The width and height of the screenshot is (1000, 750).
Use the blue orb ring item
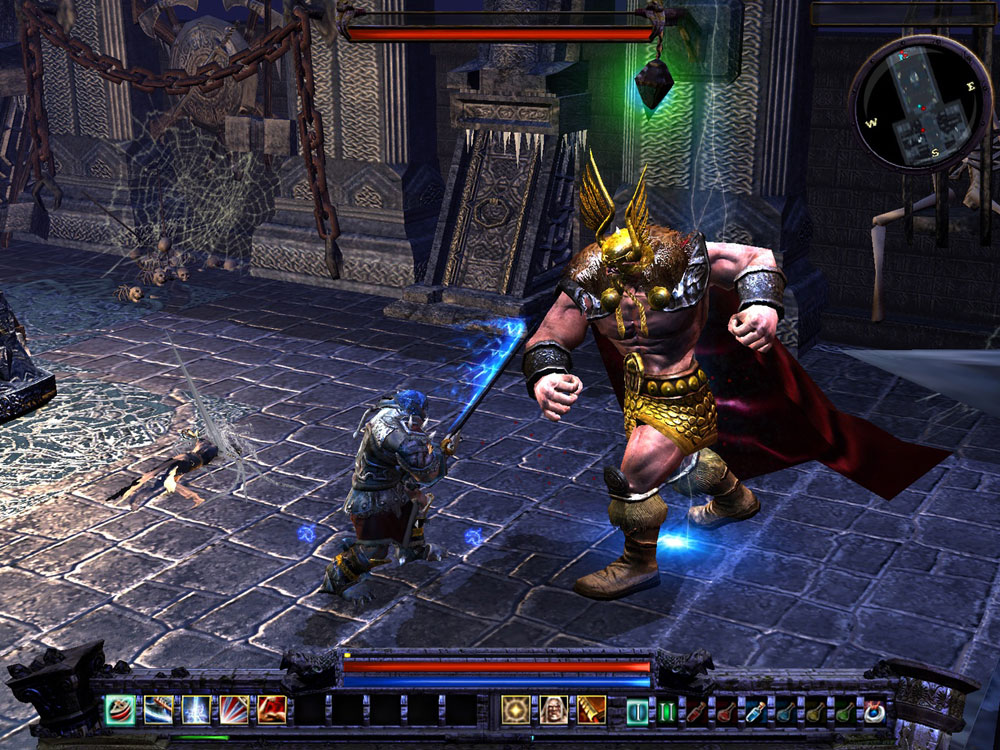[x=875, y=711]
